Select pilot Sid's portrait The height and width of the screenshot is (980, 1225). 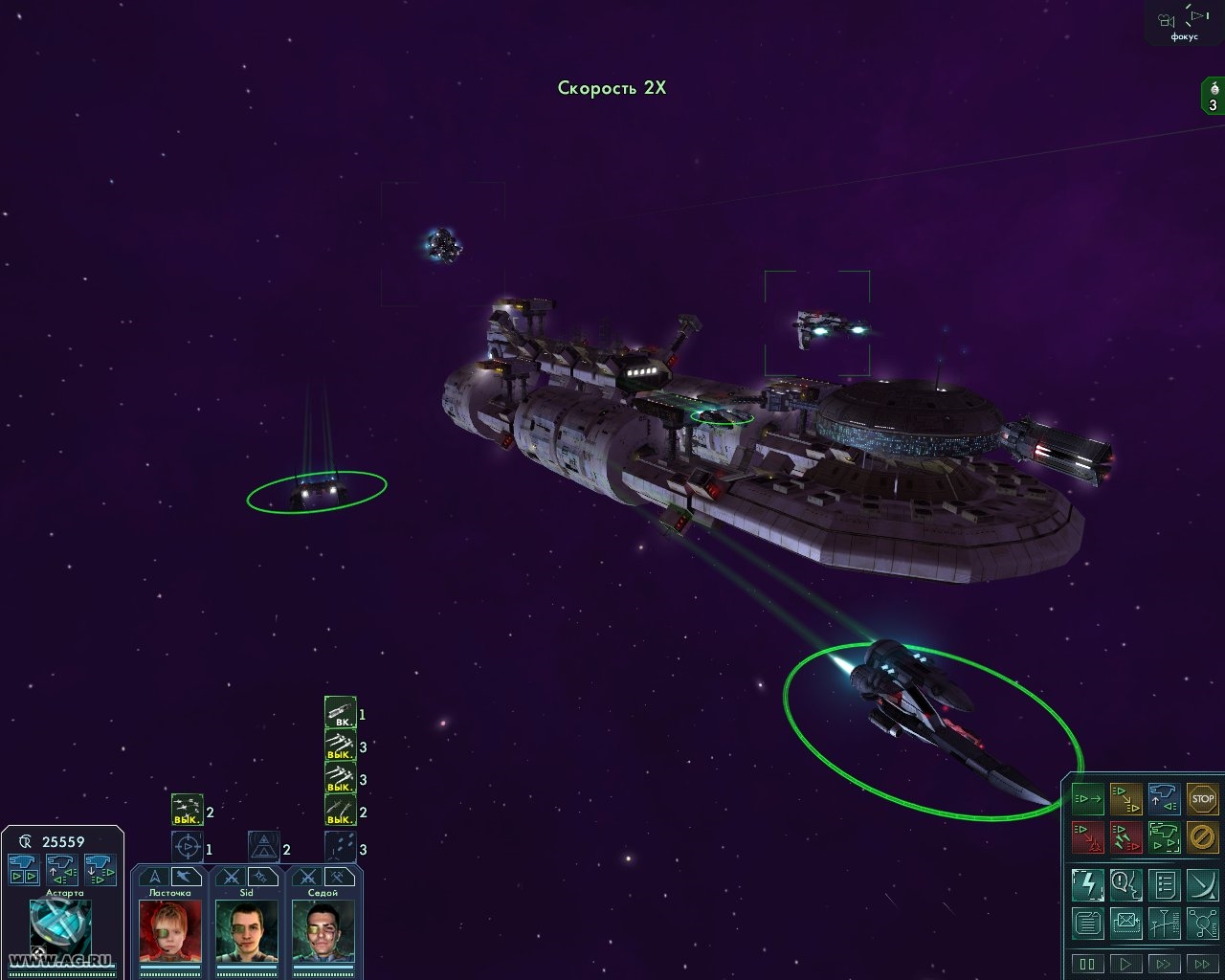(247, 929)
